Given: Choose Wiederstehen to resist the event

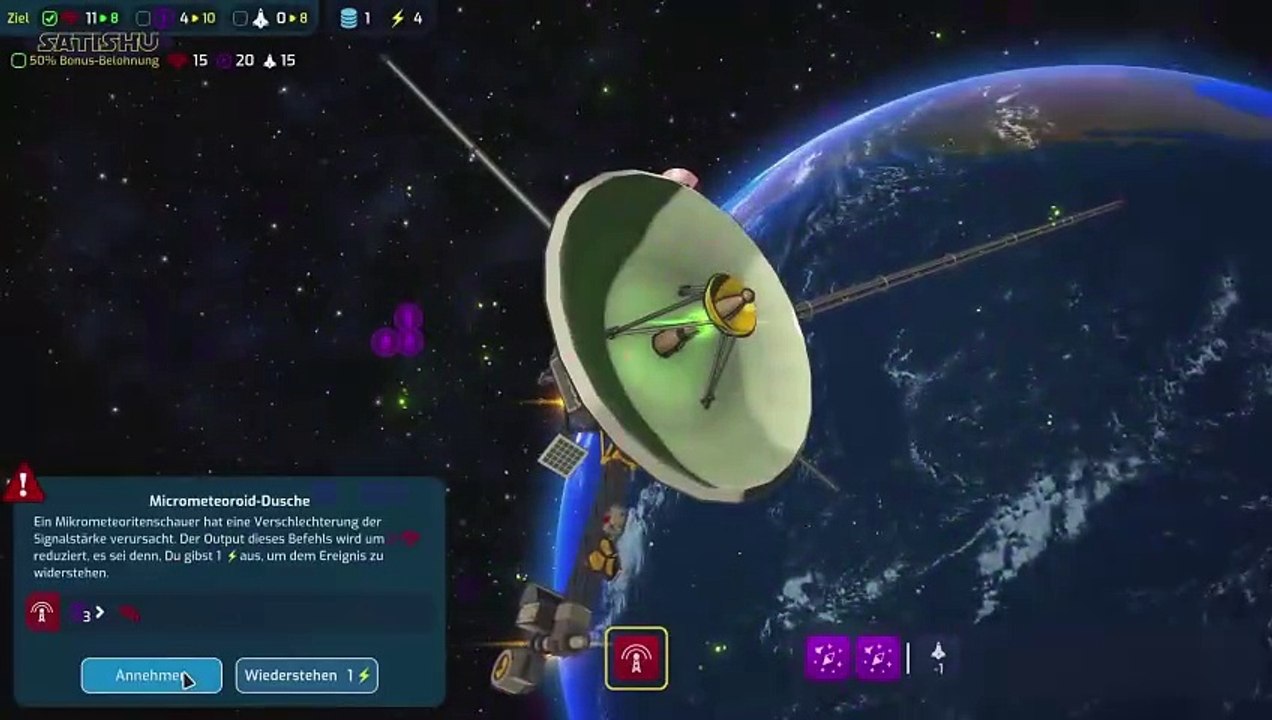Looking at the screenshot, I should click(x=306, y=675).
